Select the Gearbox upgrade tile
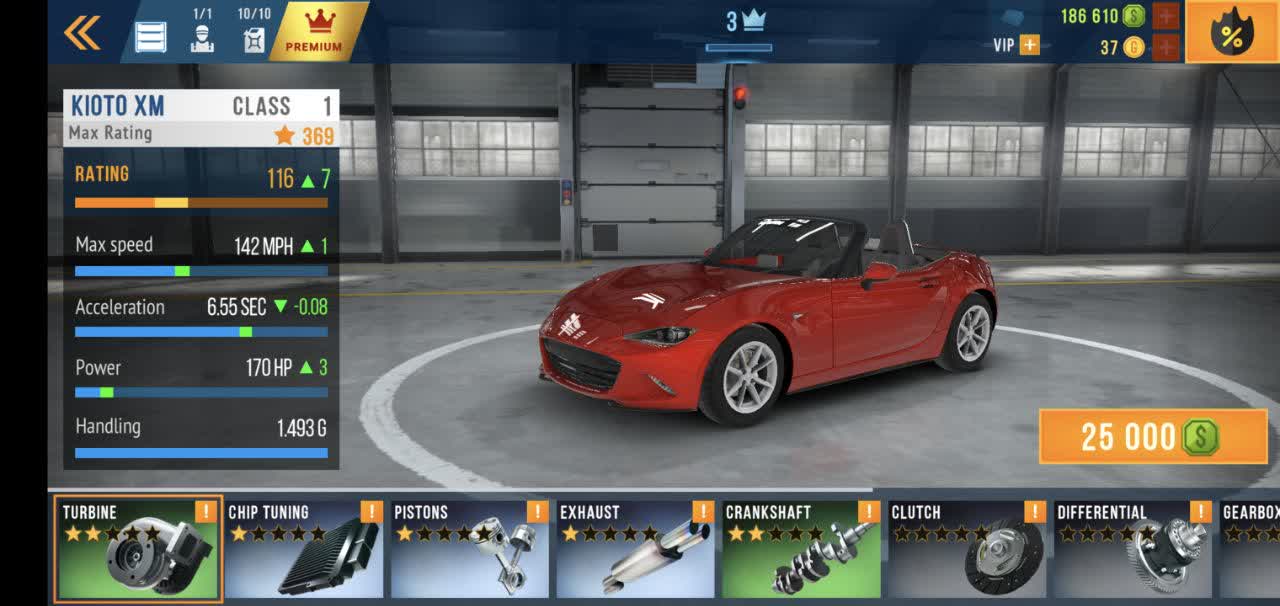The height and width of the screenshot is (606, 1280). (x=1250, y=550)
